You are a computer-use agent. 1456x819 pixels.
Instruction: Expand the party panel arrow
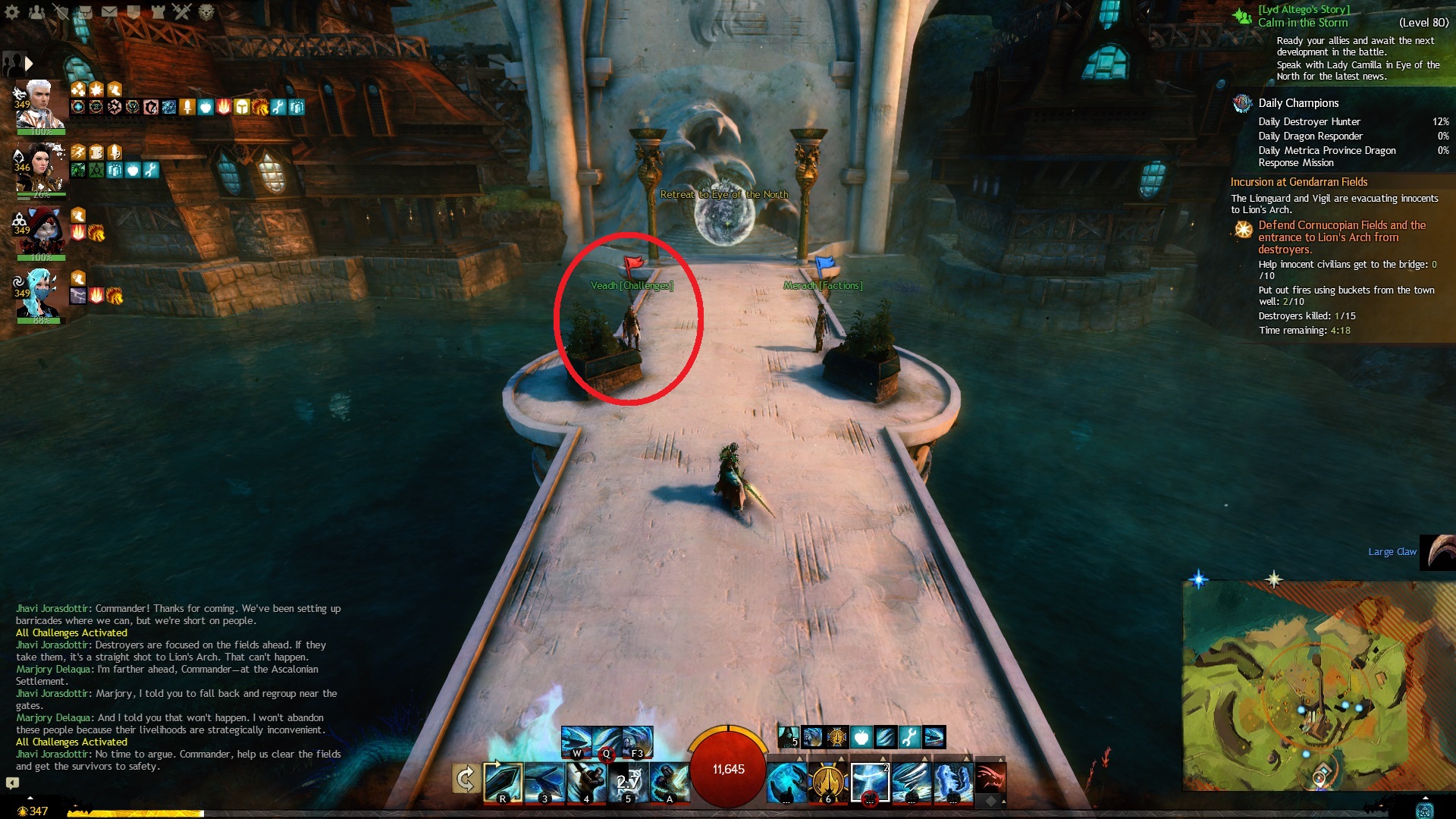(x=29, y=64)
